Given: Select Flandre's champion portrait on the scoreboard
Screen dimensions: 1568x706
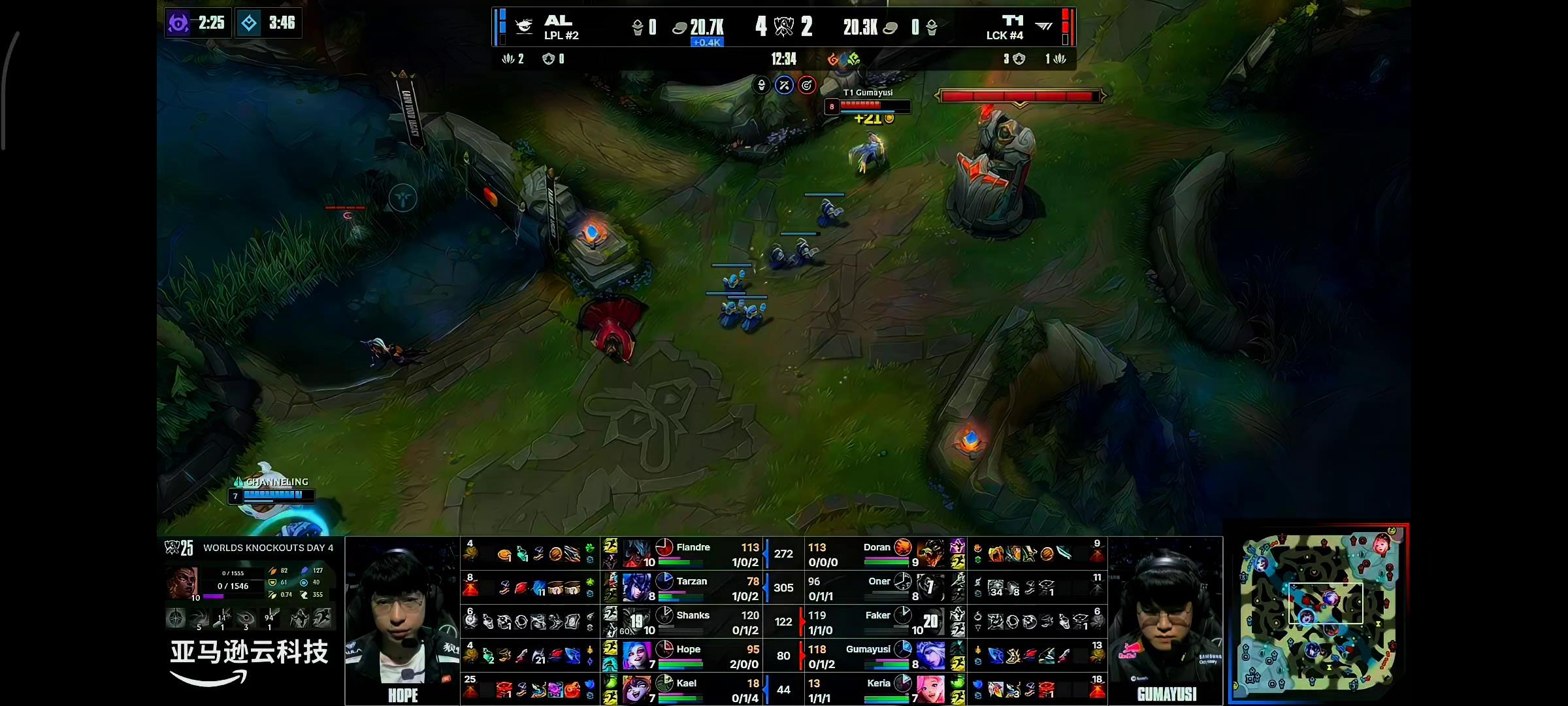Looking at the screenshot, I should 637,553.
